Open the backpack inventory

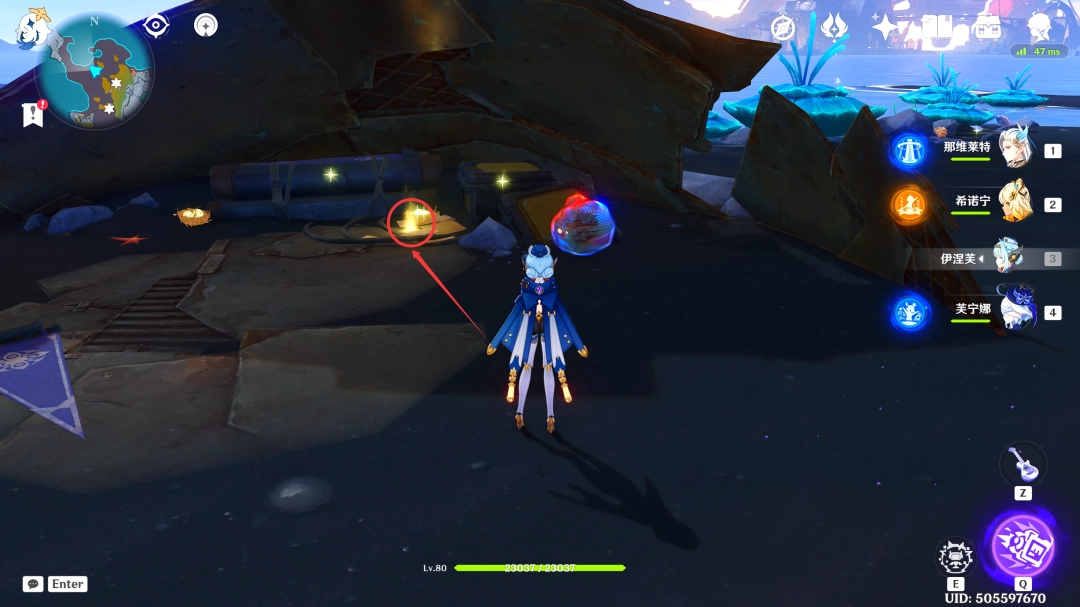click(987, 27)
